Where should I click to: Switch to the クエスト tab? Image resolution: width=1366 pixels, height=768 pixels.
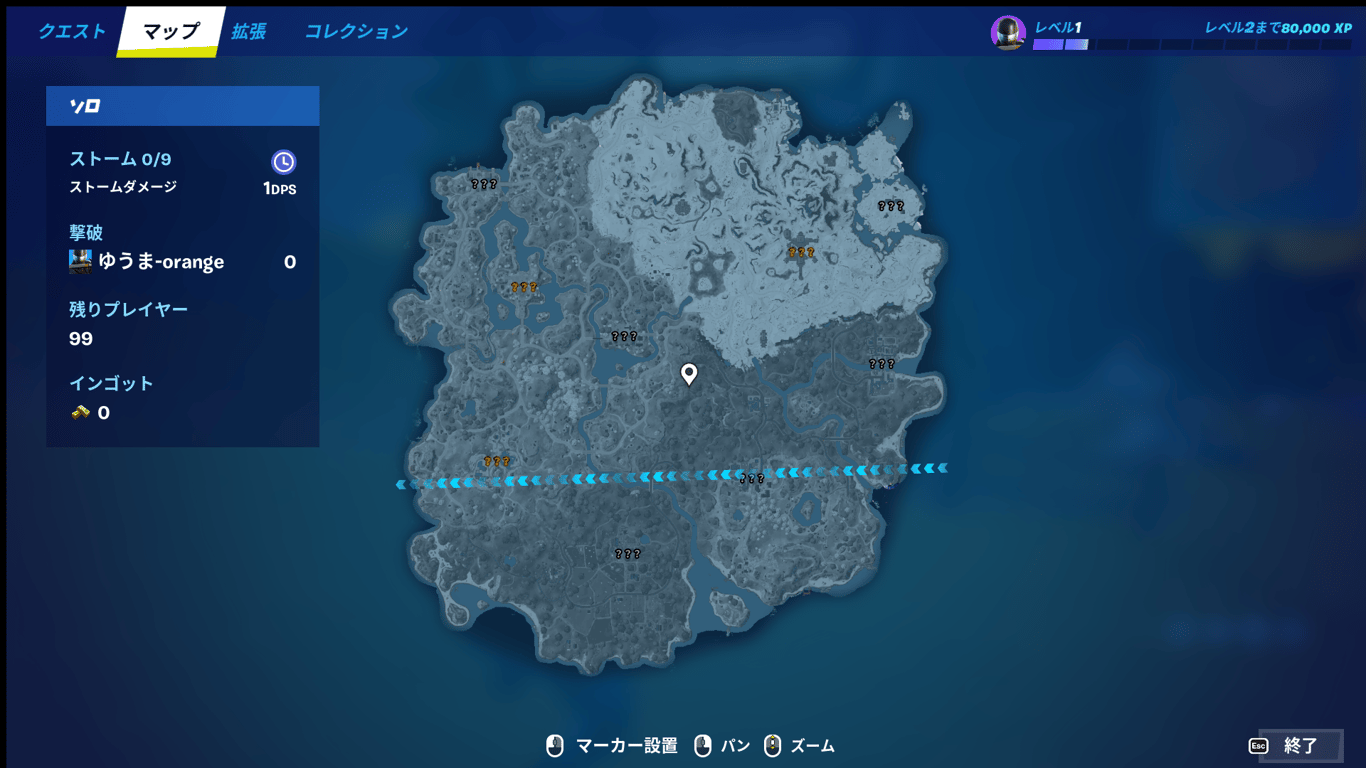71,31
